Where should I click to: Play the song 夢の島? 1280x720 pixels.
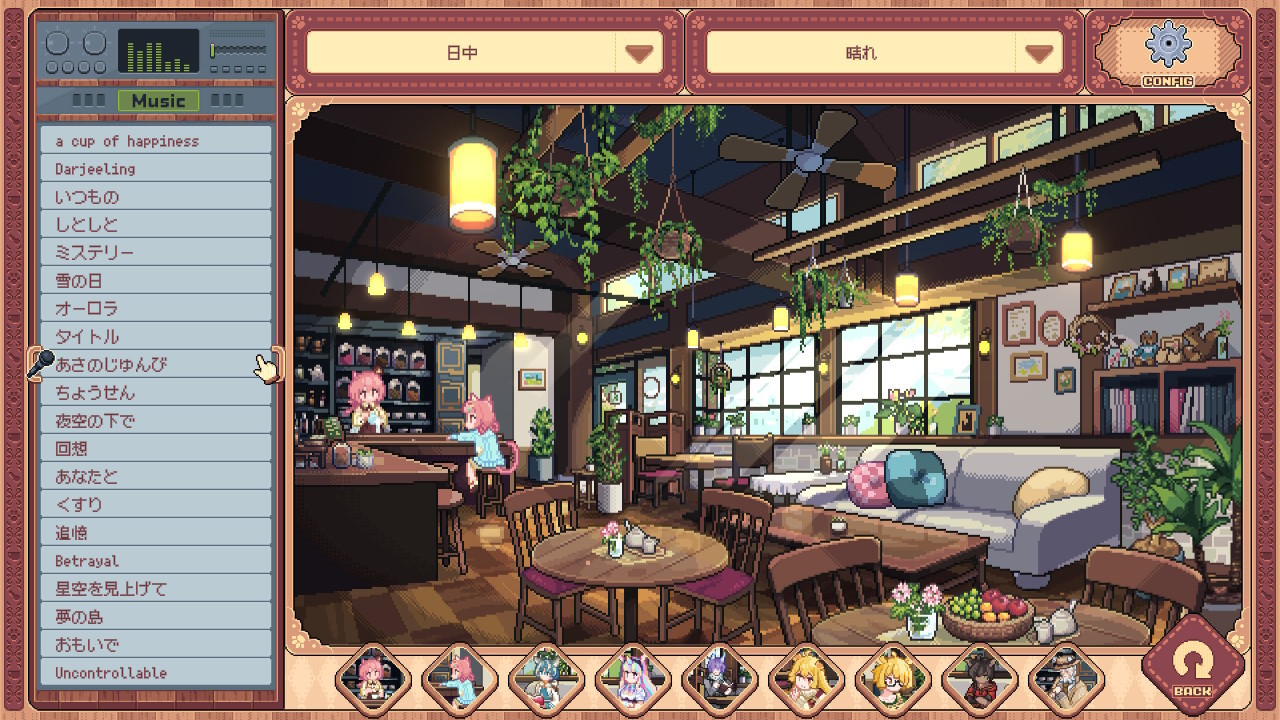coord(156,617)
